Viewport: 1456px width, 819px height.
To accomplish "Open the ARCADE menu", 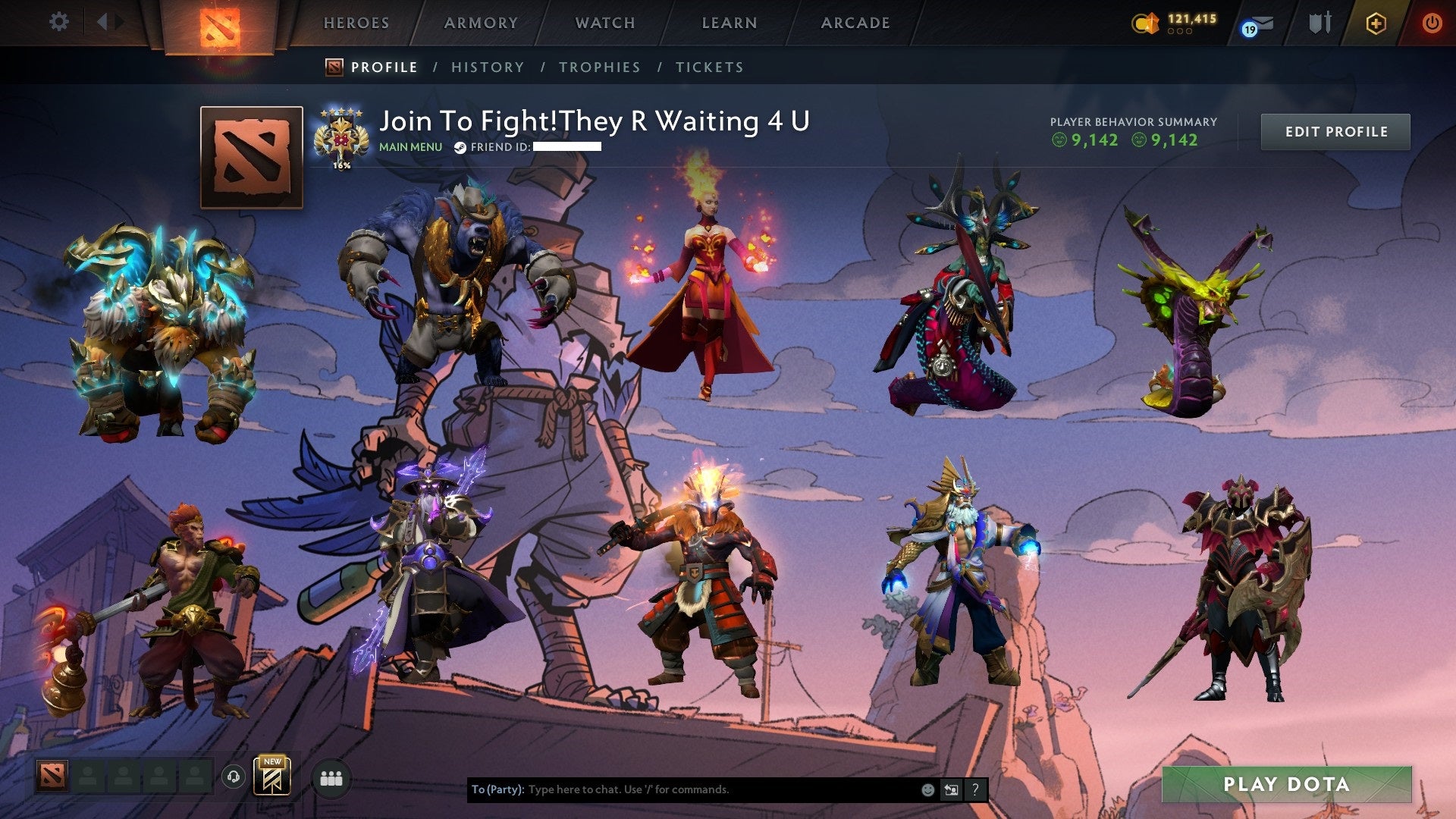I will tap(855, 23).
